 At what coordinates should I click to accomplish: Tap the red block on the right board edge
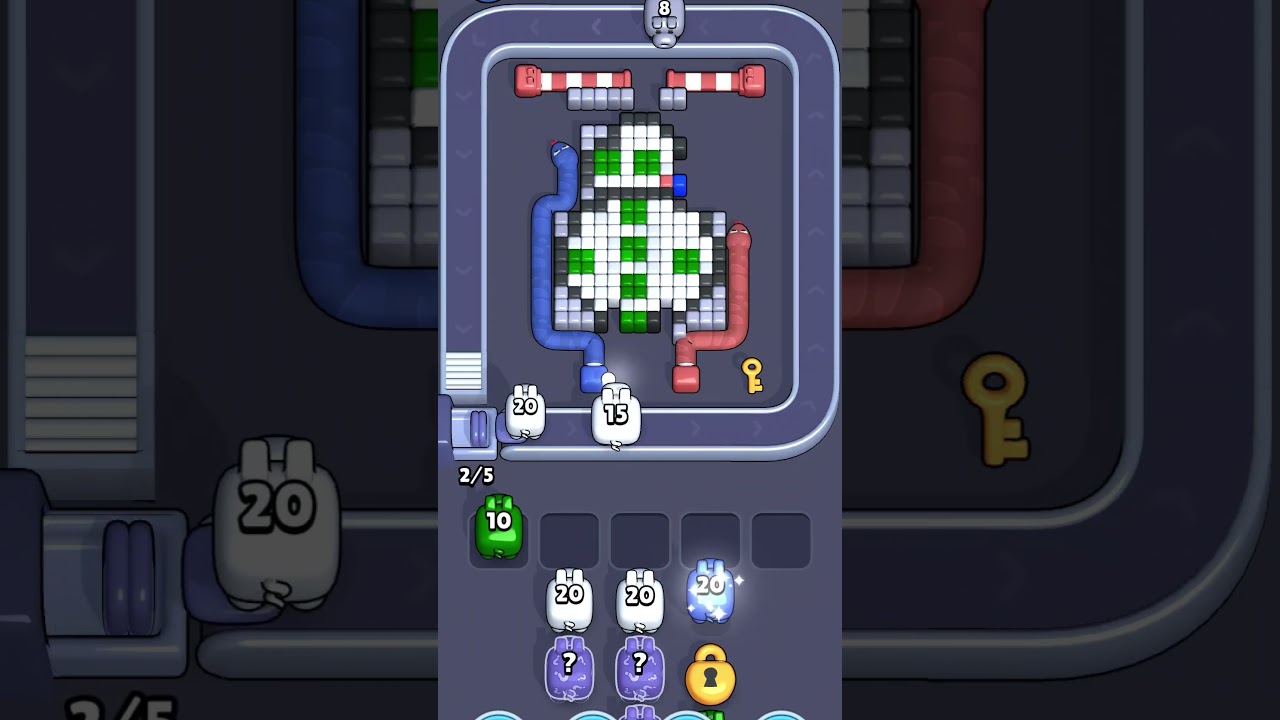(x=666, y=183)
